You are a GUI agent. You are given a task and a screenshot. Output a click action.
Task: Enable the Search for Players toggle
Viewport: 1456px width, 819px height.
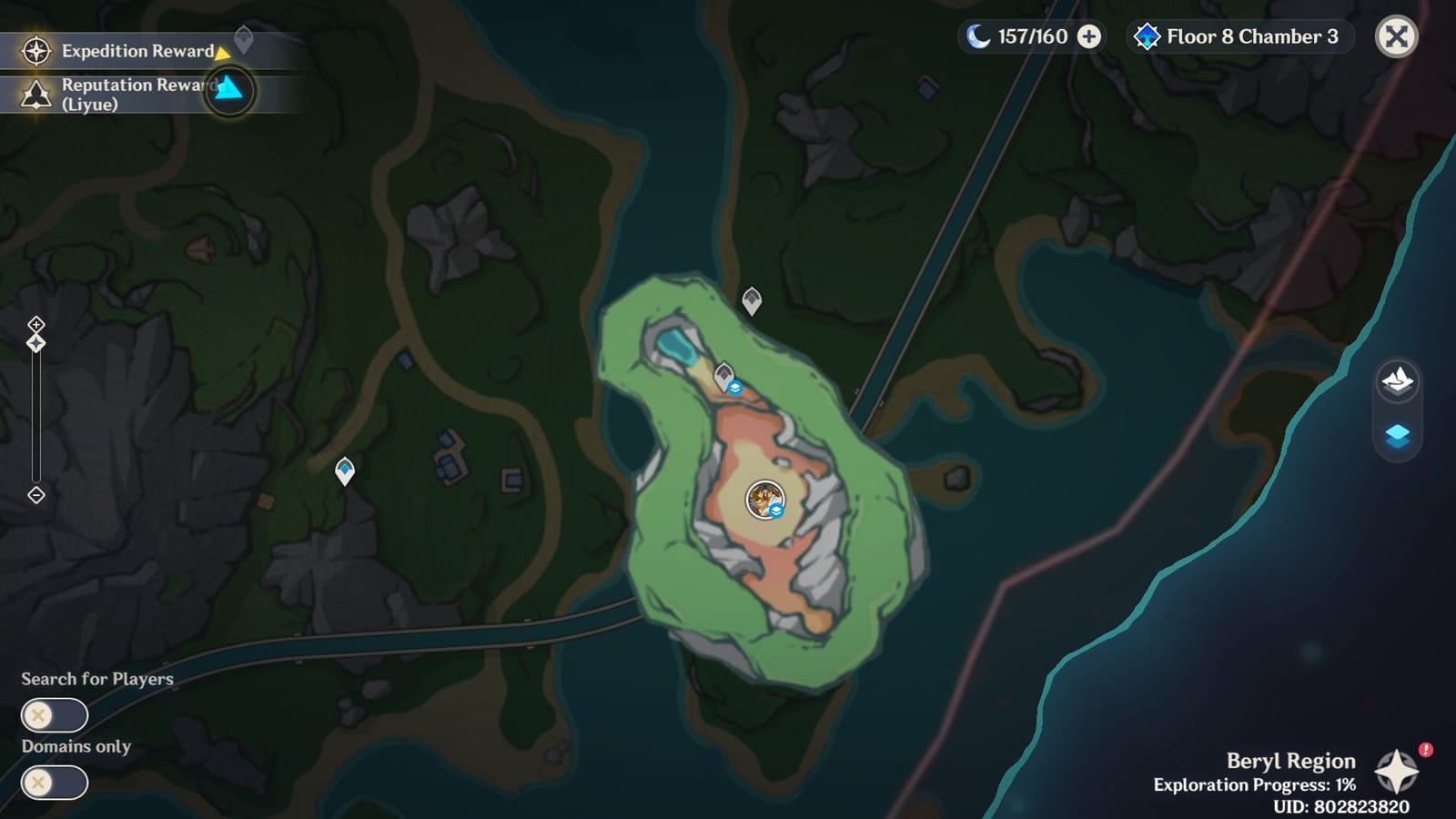pyautogui.click(x=54, y=715)
